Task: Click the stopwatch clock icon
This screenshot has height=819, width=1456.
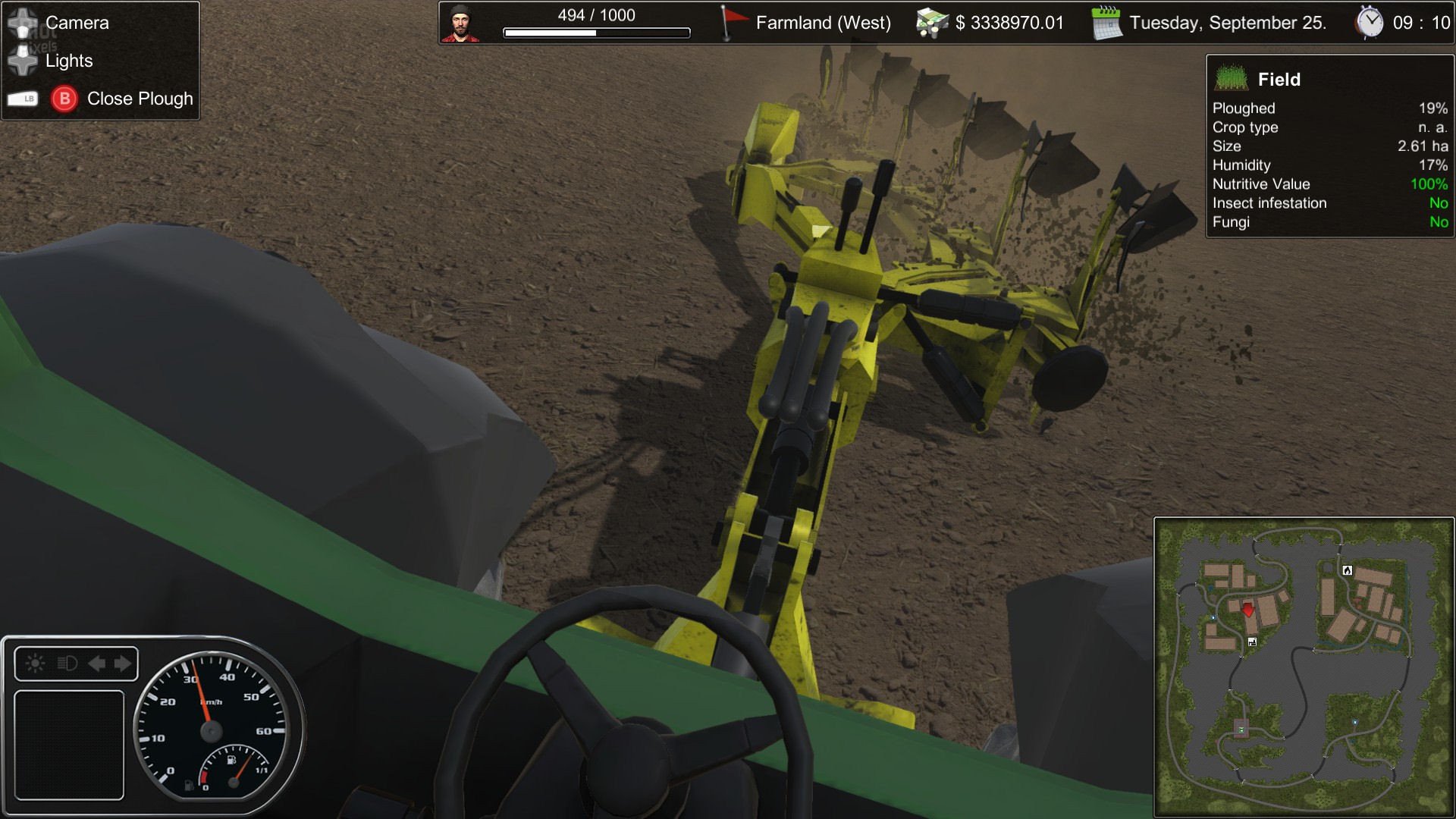Action: (1370, 23)
